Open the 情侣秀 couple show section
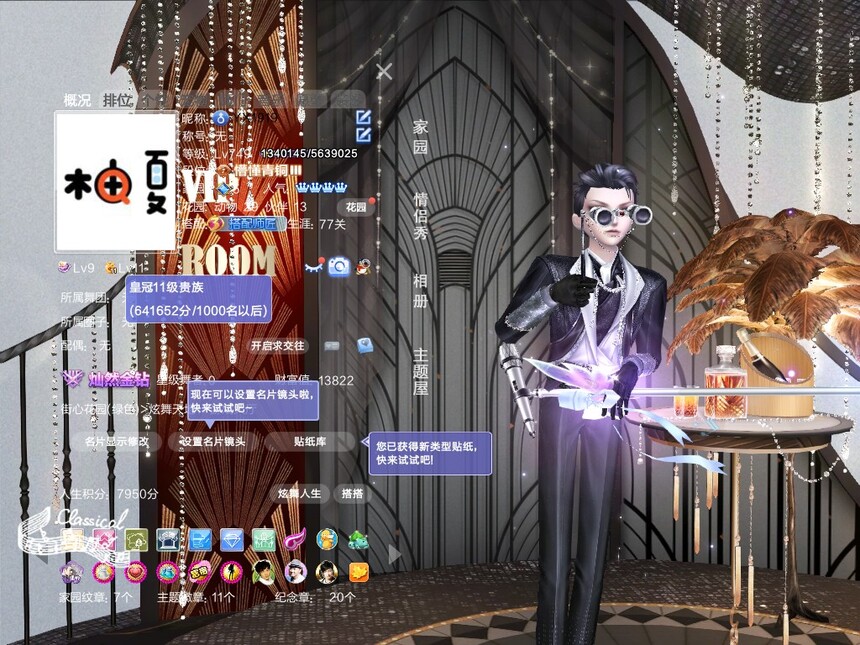Image resolution: width=860 pixels, height=645 pixels. click(x=421, y=215)
